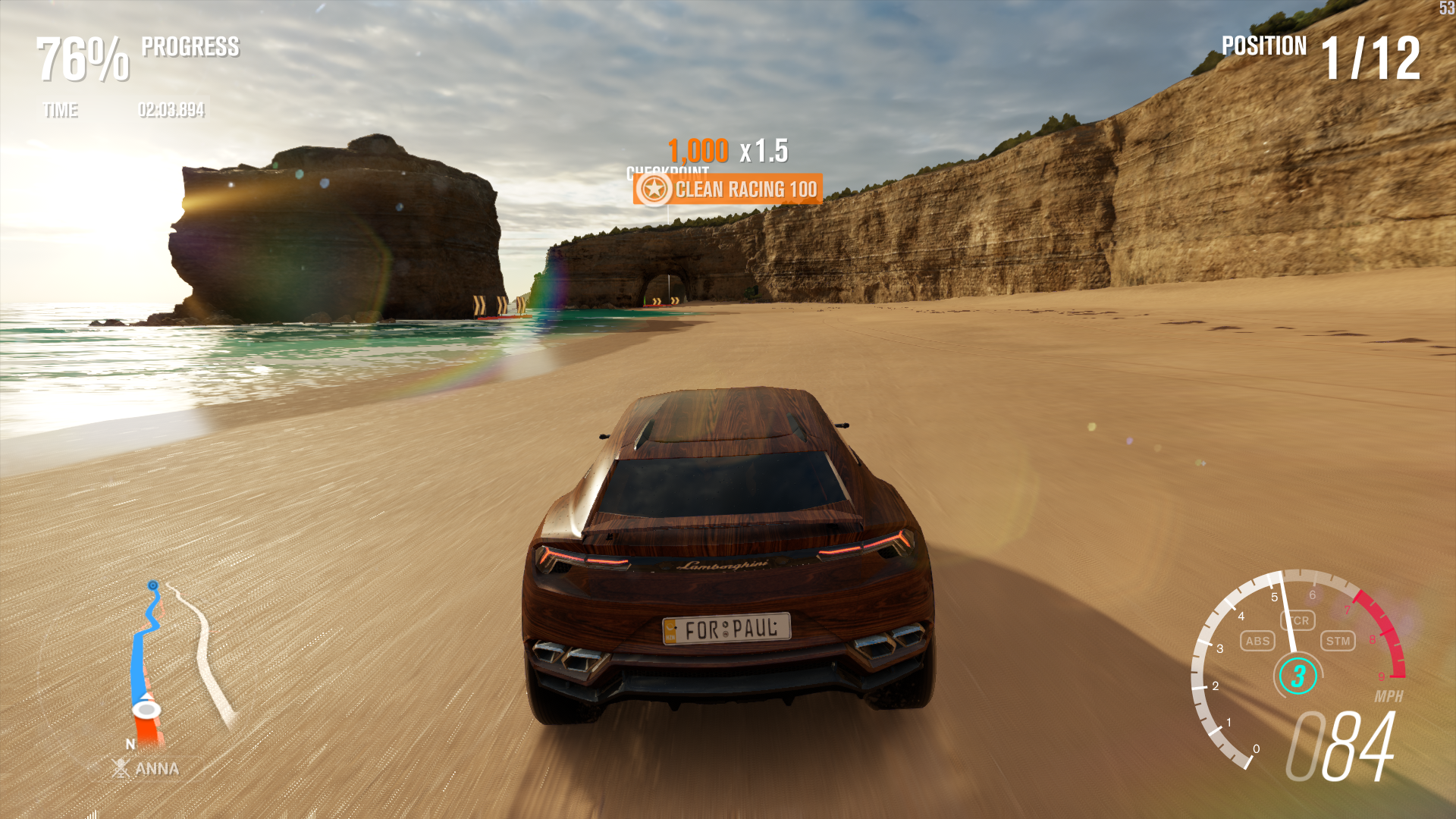Click the ABS indicator on the tachometer
Viewport: 1456px width, 819px height.
coord(1257,641)
